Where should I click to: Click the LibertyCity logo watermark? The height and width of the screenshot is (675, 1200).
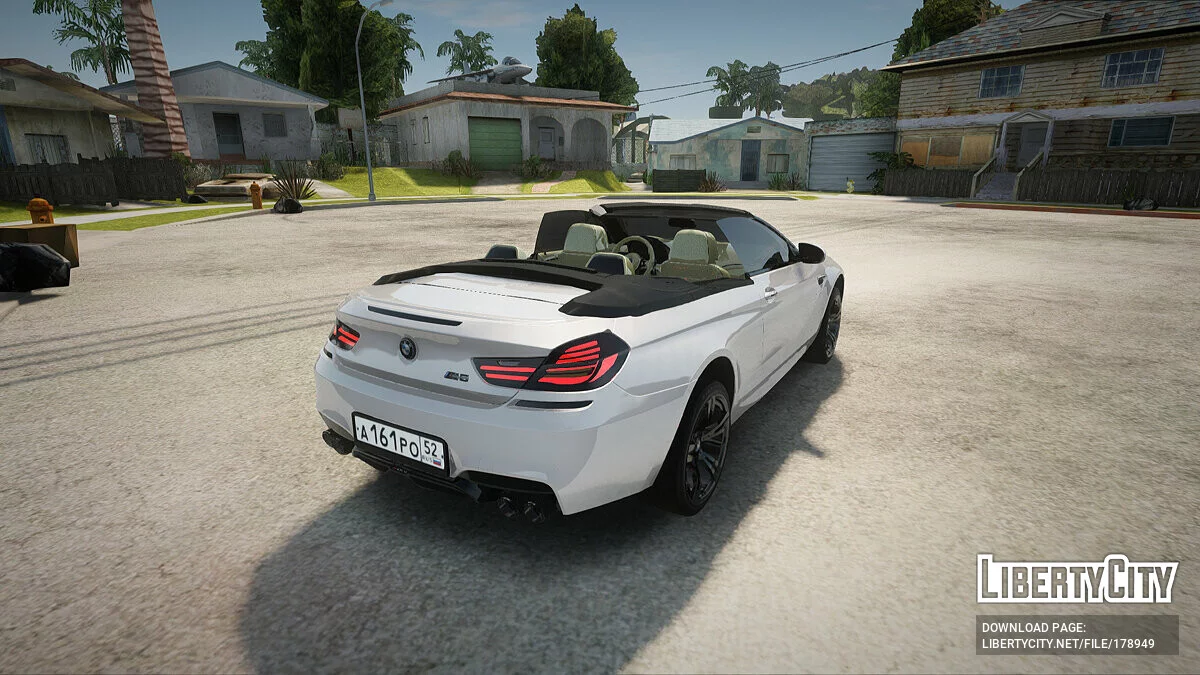tap(1077, 579)
